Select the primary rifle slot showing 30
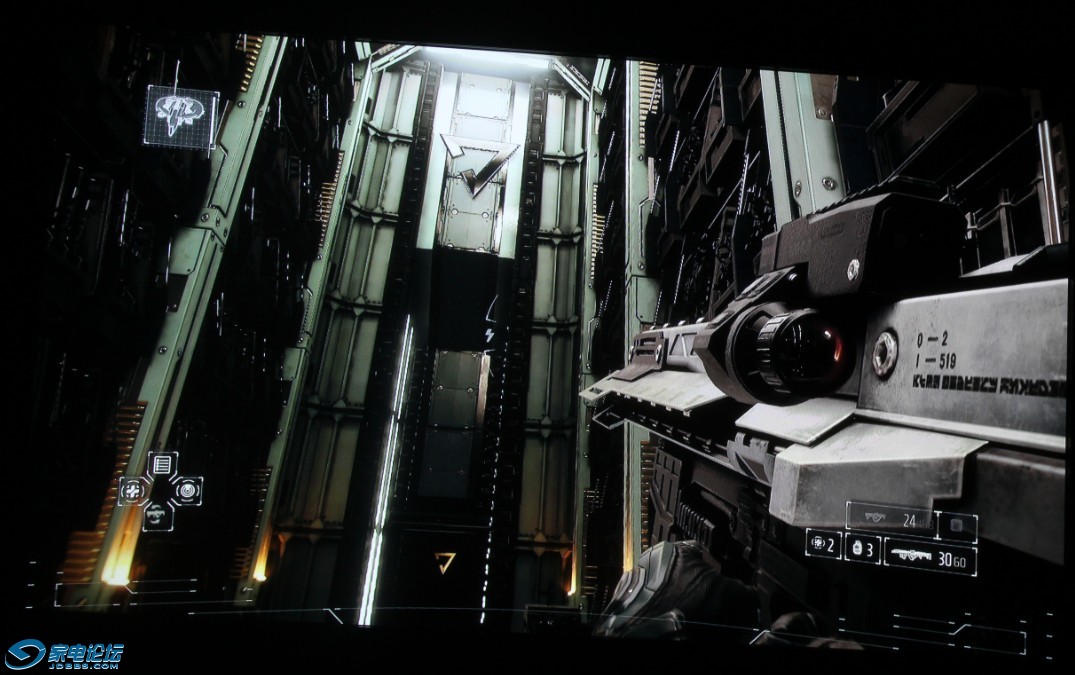The height and width of the screenshot is (675, 1075). pos(930,558)
